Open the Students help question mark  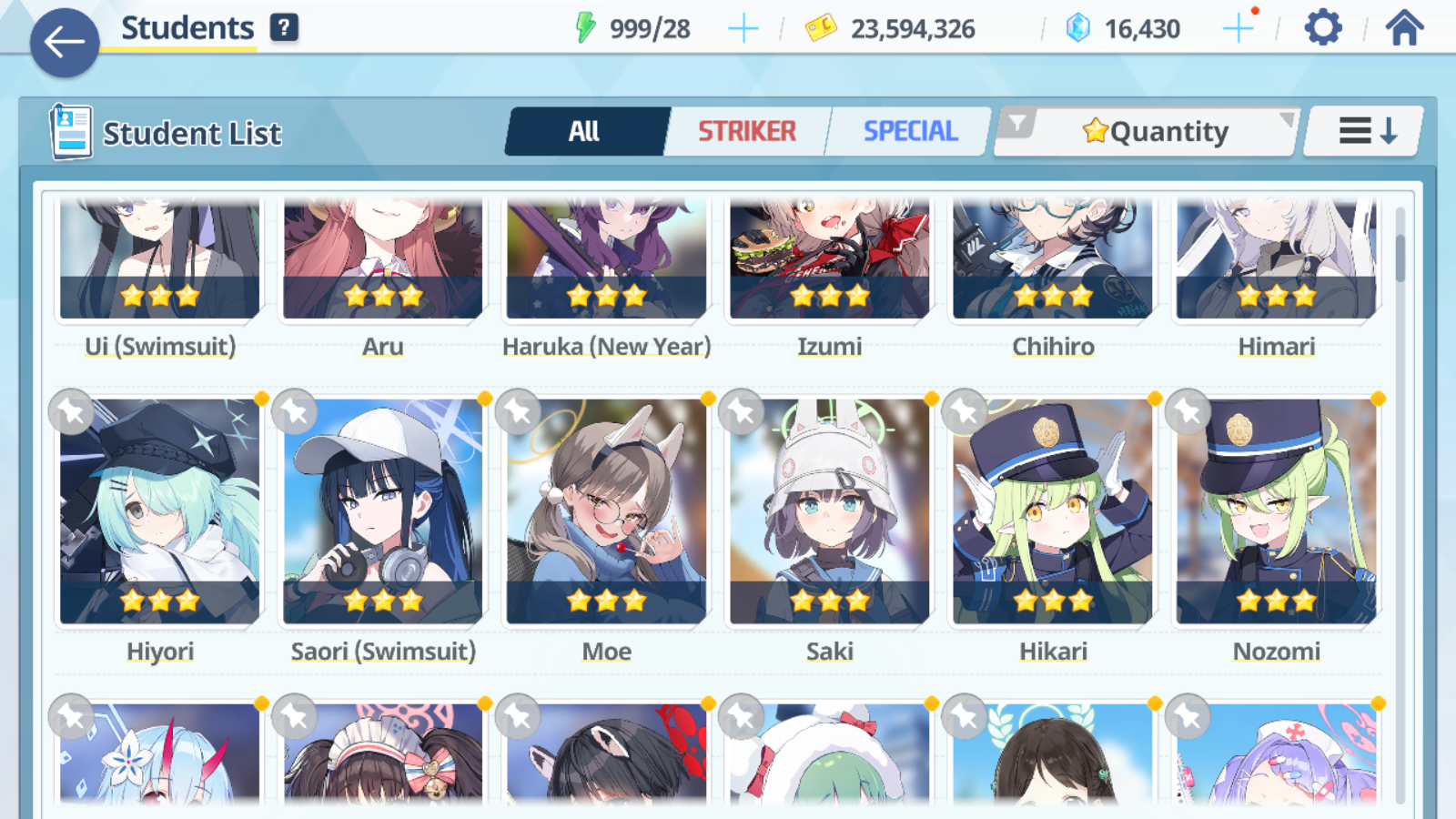[x=284, y=27]
